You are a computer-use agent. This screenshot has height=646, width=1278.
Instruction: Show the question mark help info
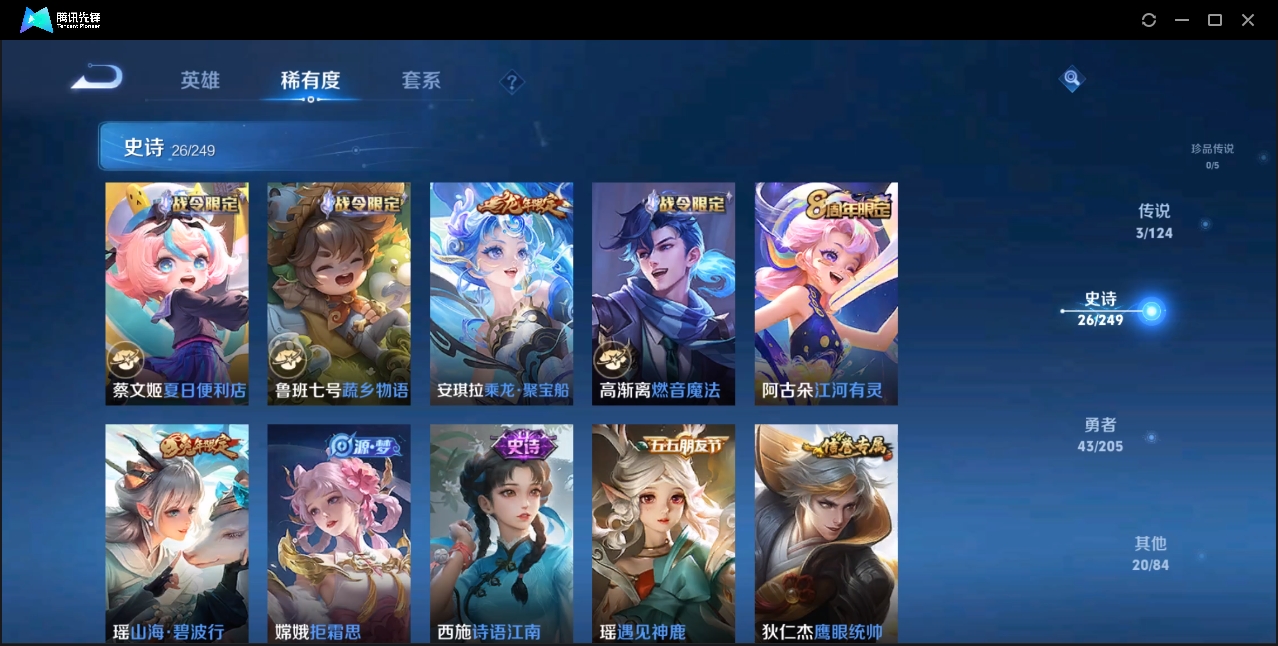[512, 82]
